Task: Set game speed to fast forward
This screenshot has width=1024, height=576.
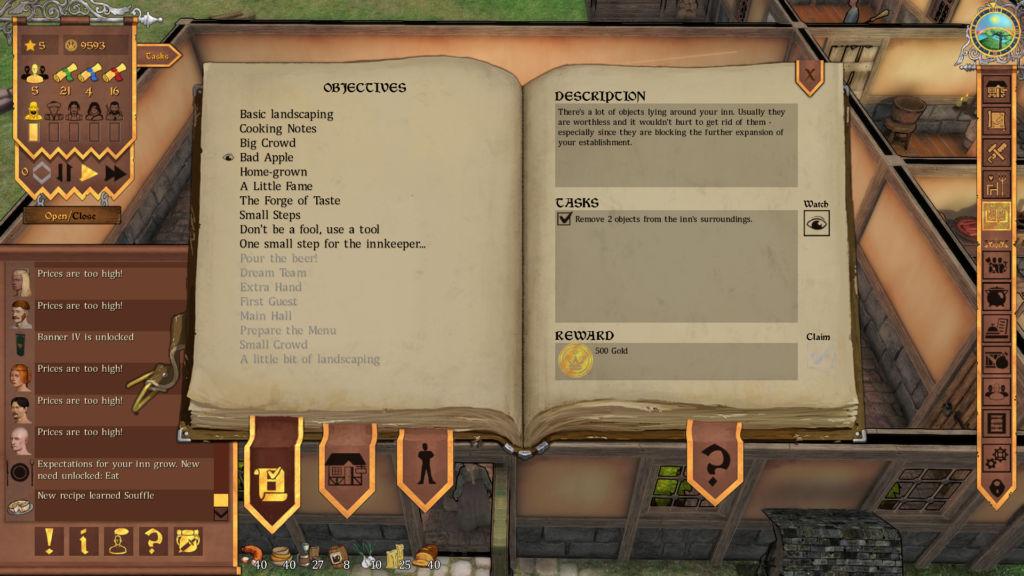Action: click(115, 172)
